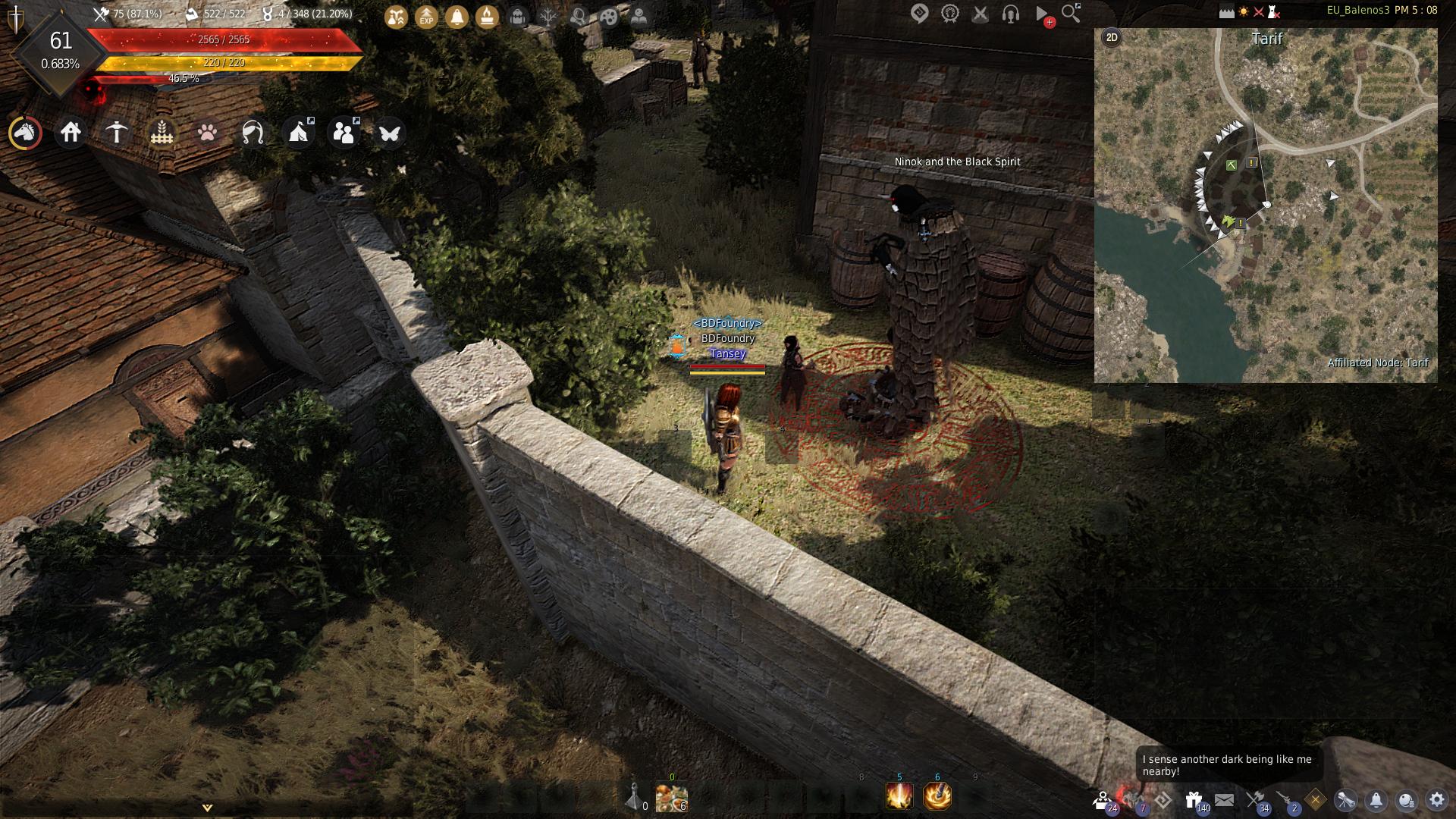Open the horse mount icon
Image resolution: width=1456 pixels, height=819 pixels.
[25, 133]
